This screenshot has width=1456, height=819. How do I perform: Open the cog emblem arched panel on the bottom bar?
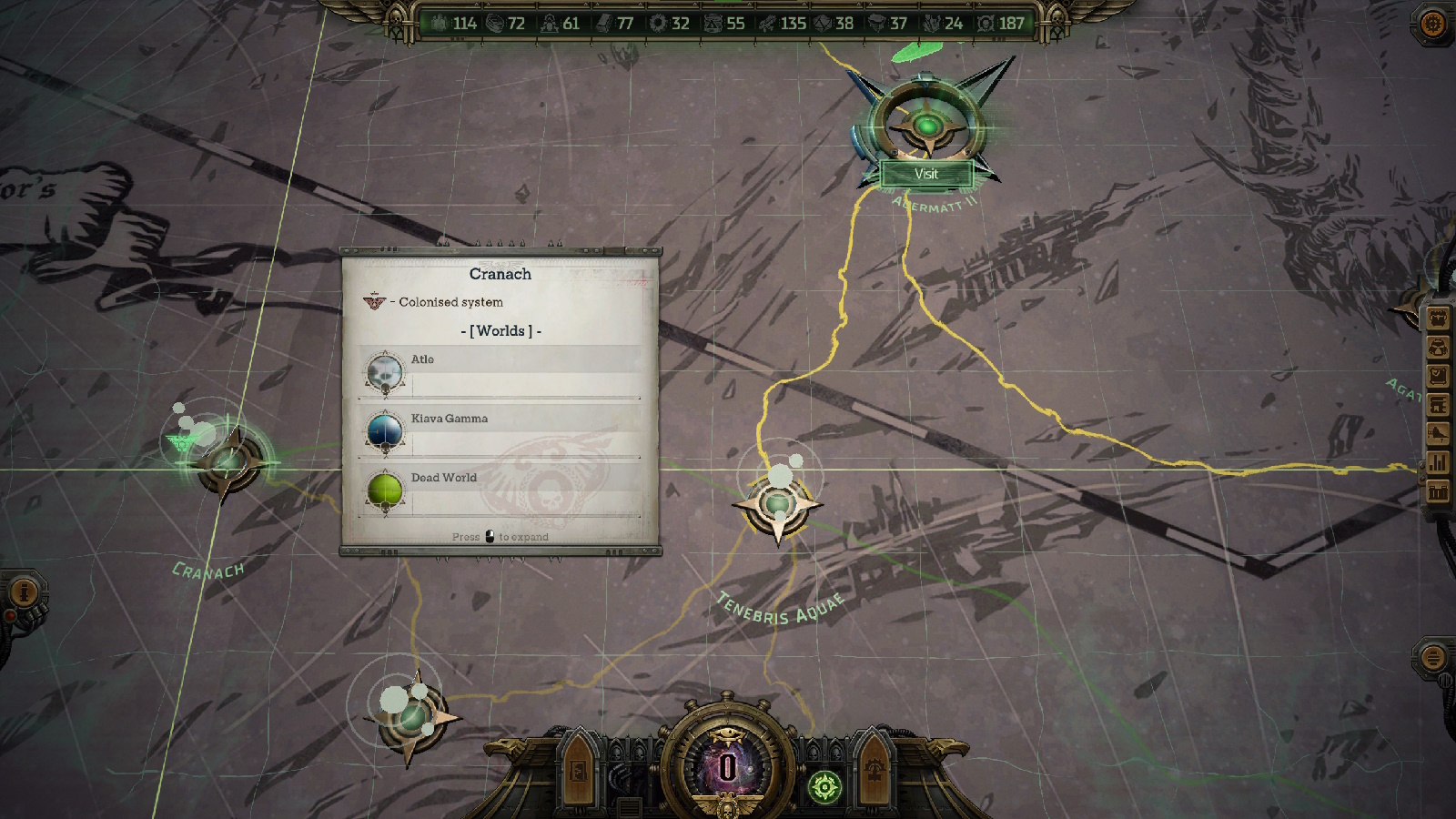[874, 770]
